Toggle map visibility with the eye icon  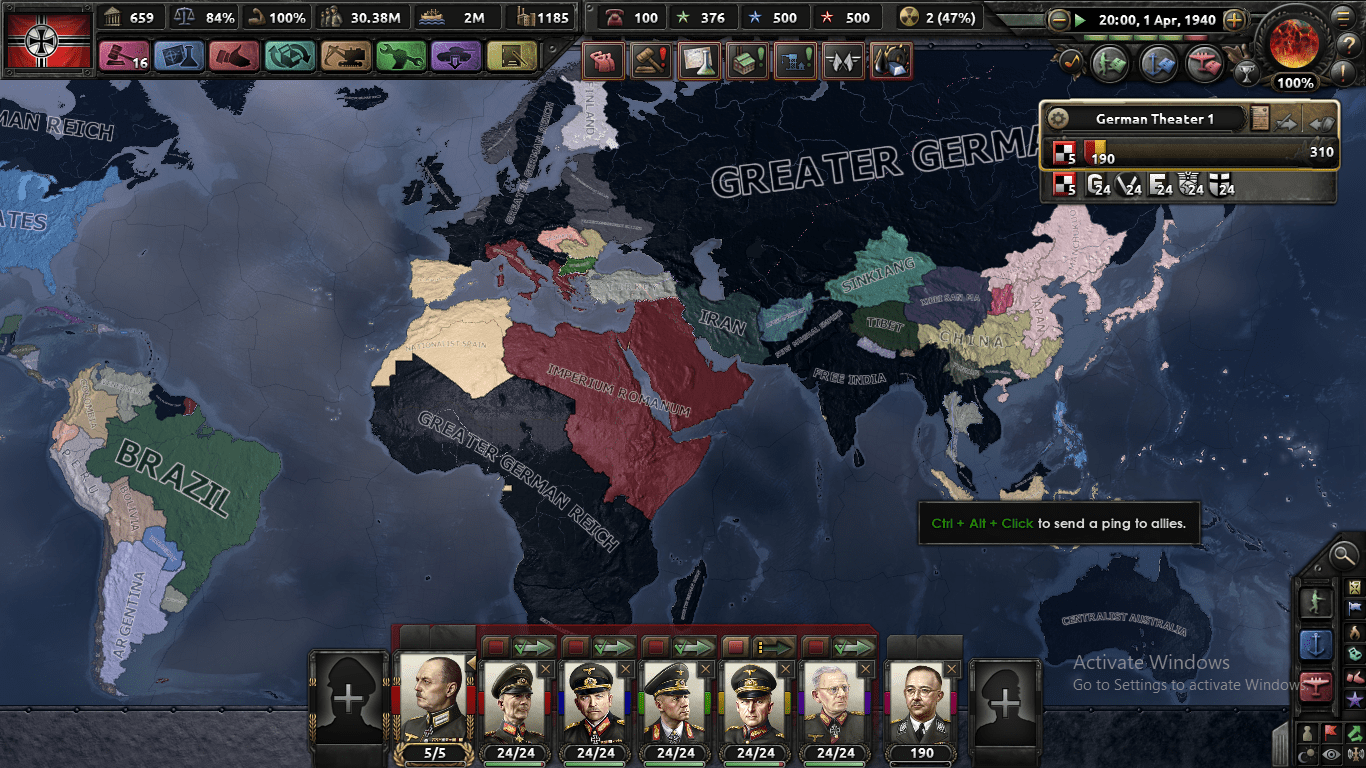pyautogui.click(x=1330, y=752)
